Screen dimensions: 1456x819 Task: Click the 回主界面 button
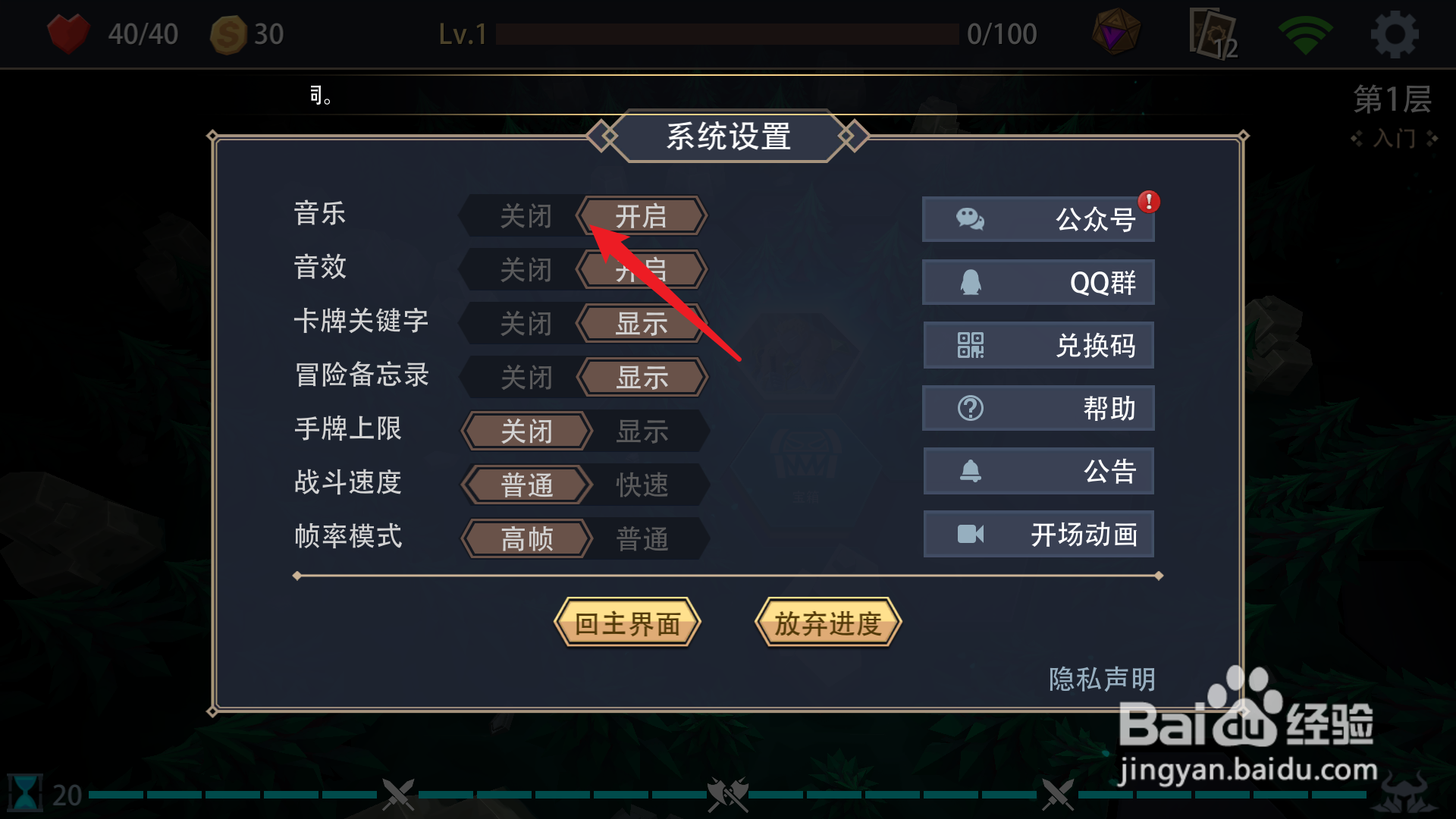[x=628, y=623]
